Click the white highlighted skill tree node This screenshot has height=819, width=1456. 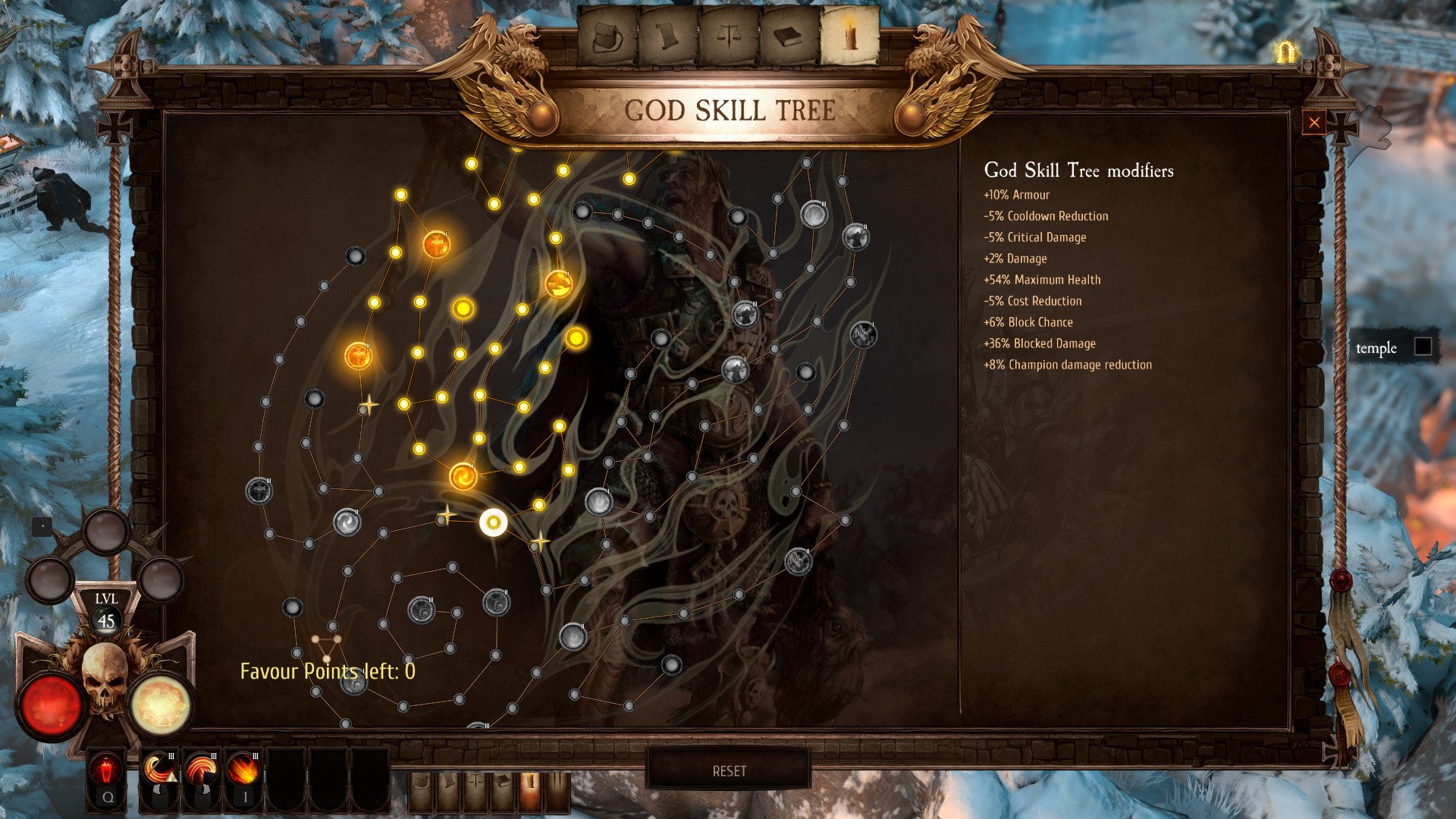tap(494, 522)
